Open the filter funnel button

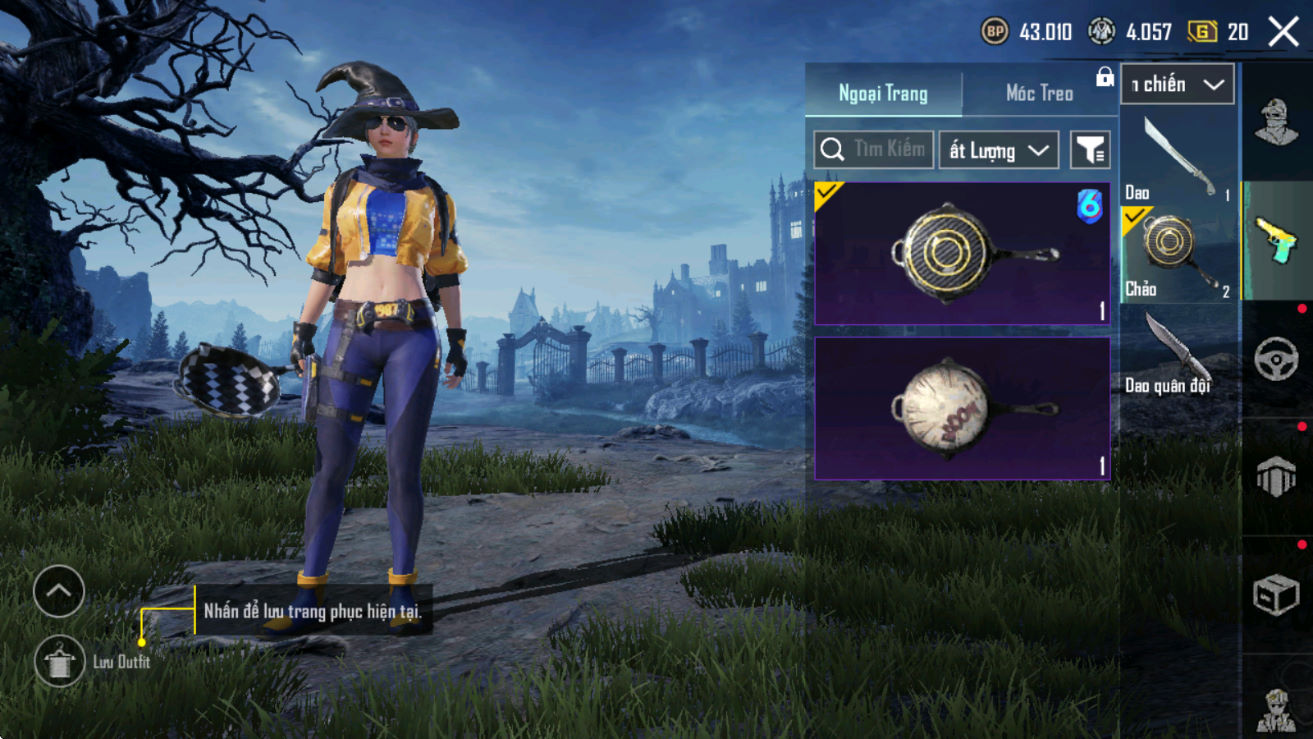click(1090, 150)
